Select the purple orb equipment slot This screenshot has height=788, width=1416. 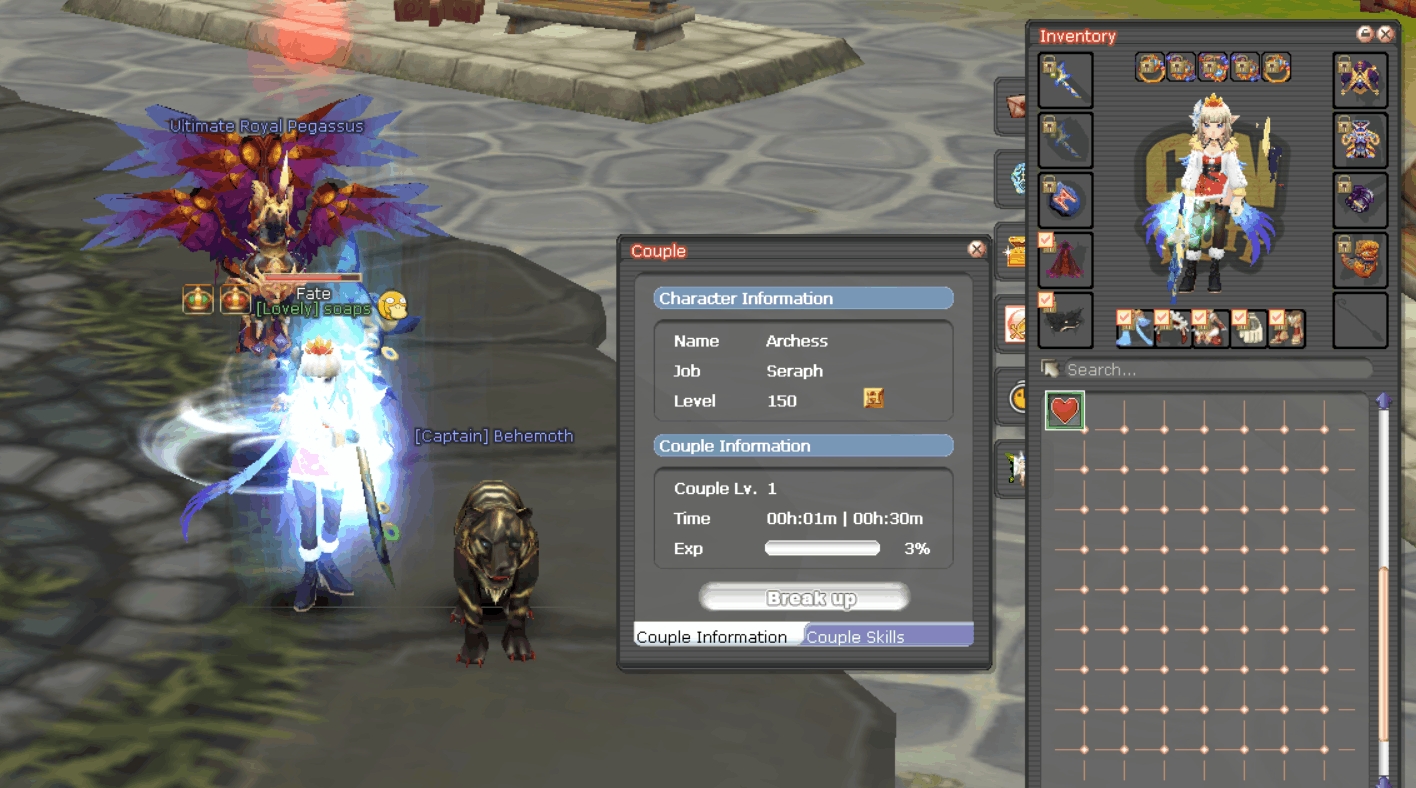click(1360, 201)
